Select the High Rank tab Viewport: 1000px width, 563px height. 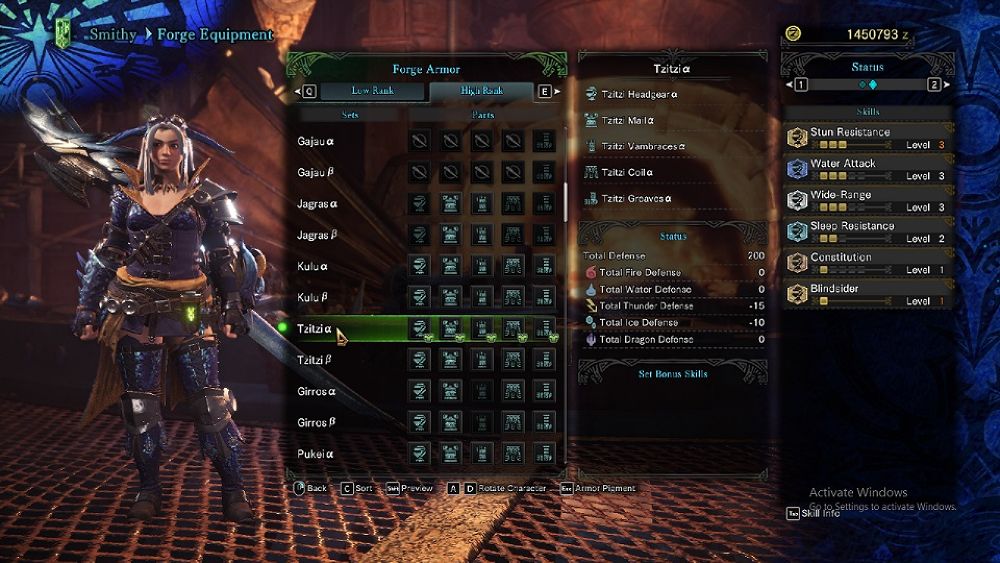(481, 91)
